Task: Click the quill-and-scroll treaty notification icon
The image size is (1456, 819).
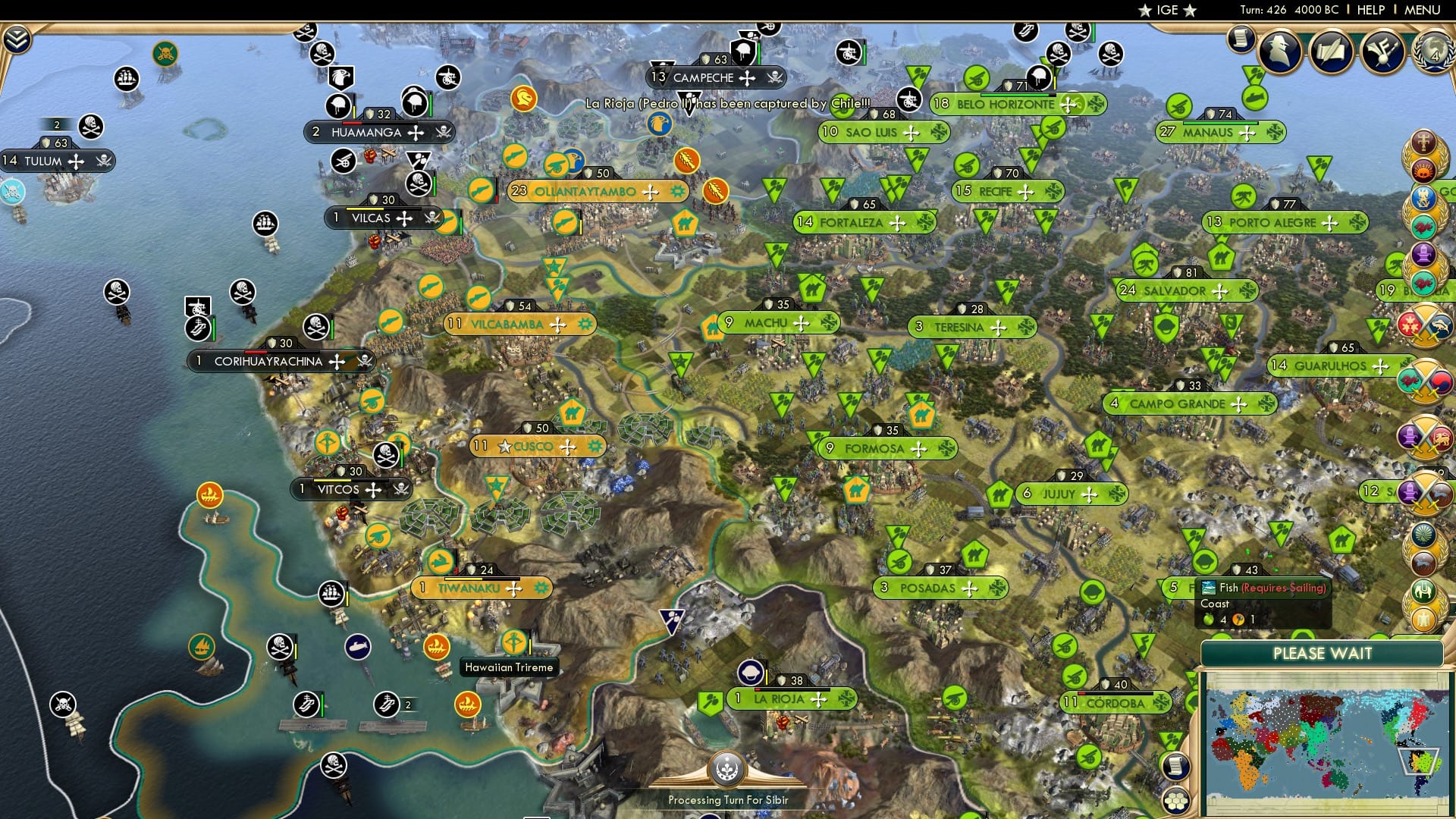Action: pyautogui.click(x=1333, y=51)
